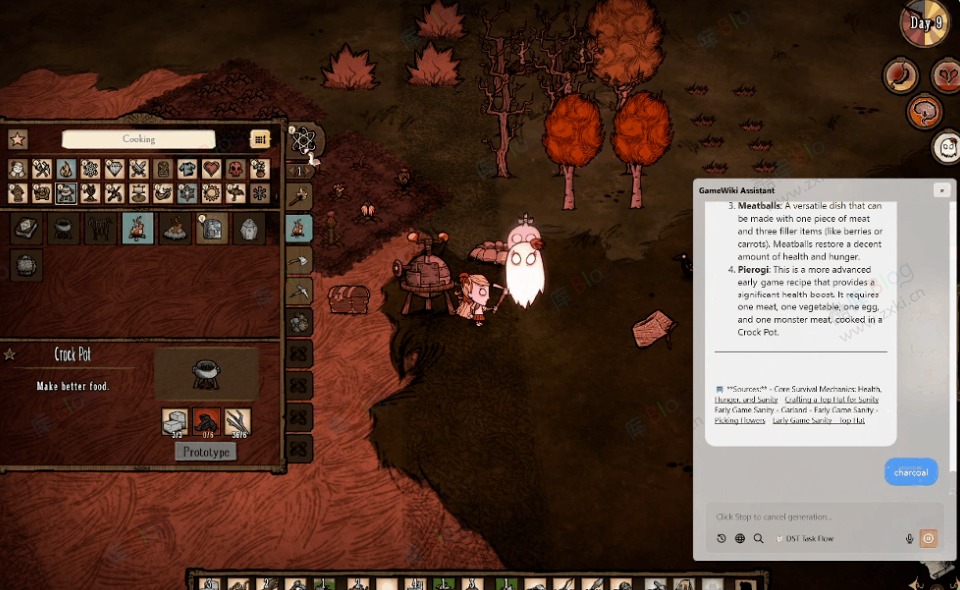Click the Cooking search bar
The width and height of the screenshot is (960, 590).
(x=138, y=139)
